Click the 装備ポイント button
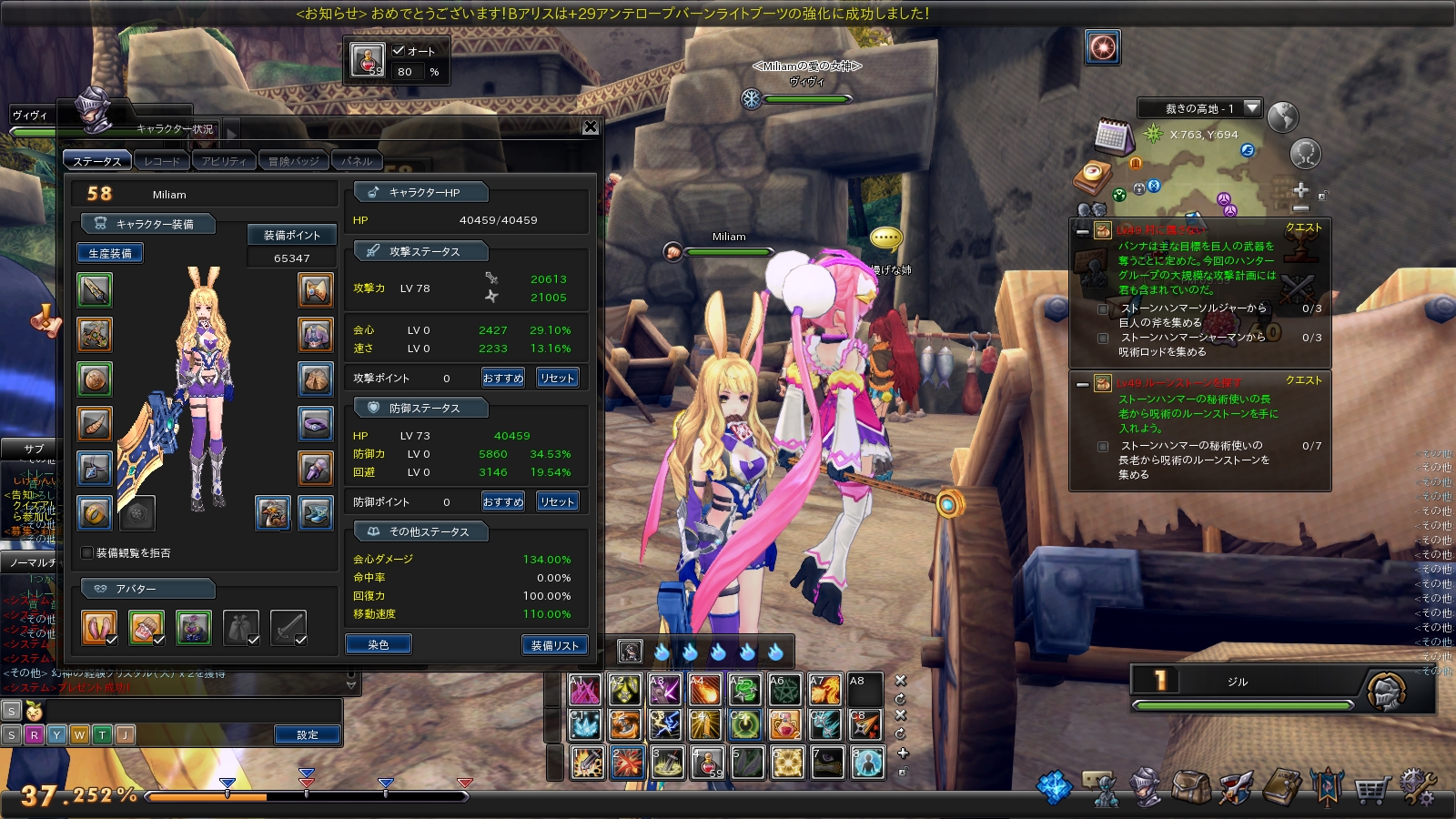Screen dimensions: 1456x819 tap(291, 235)
